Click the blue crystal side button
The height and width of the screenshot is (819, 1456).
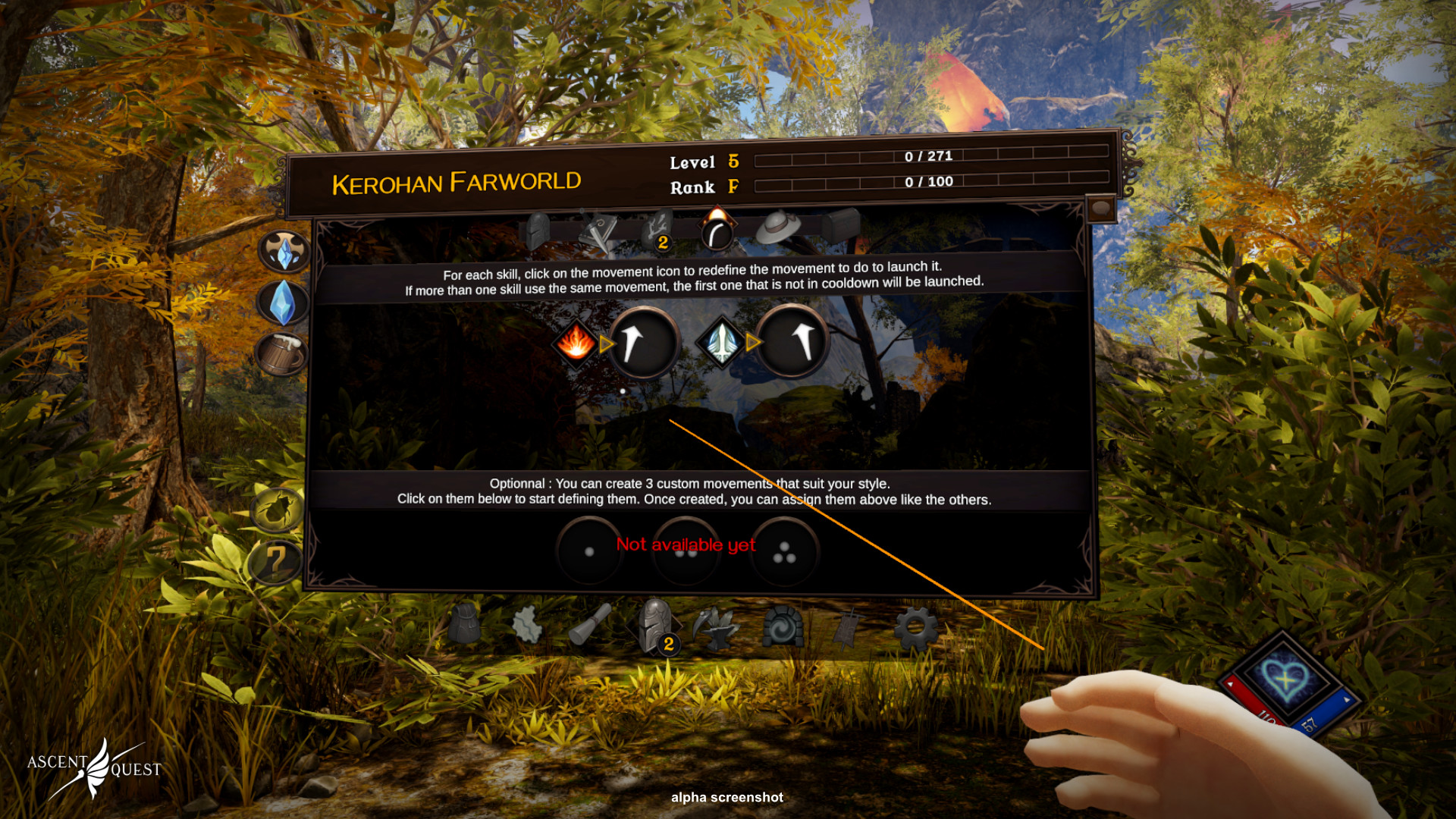click(x=283, y=303)
